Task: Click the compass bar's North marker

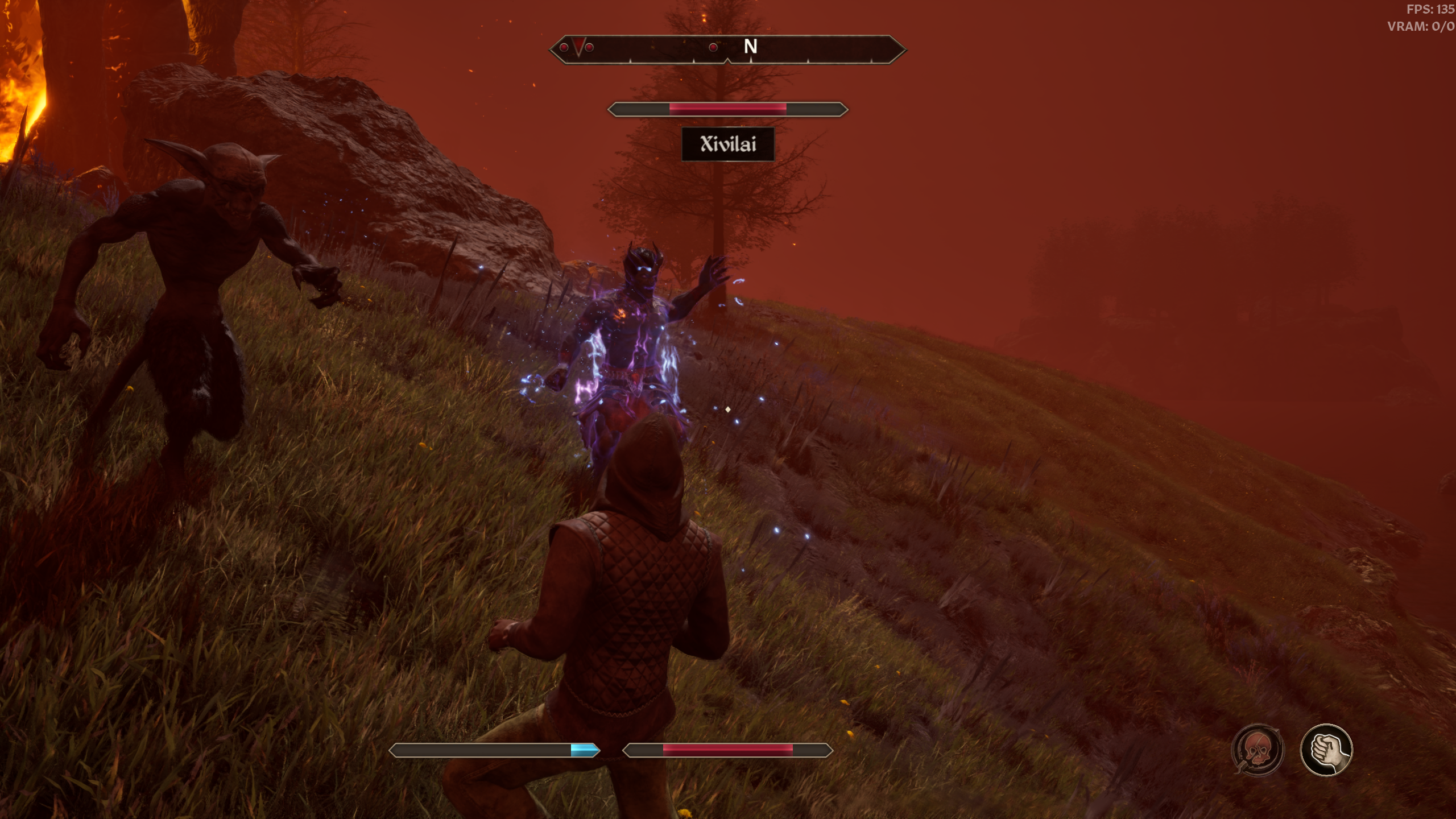Action: (x=750, y=47)
